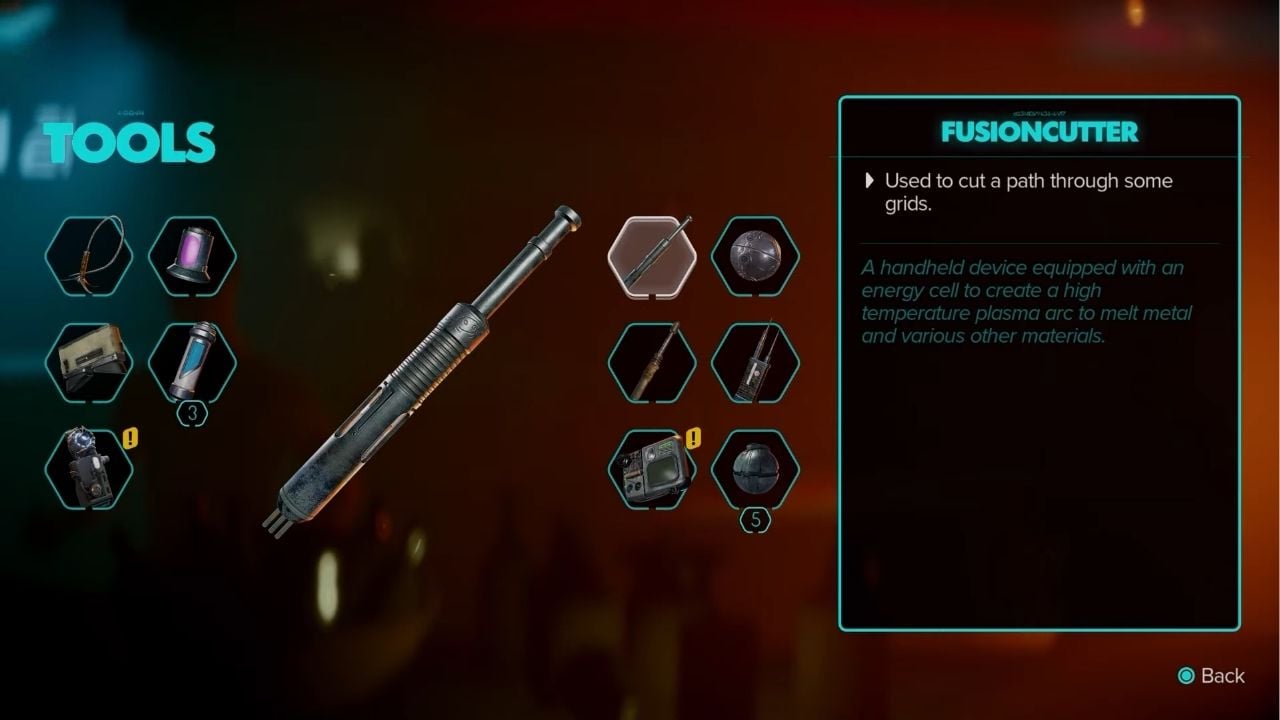
Task: Open the new handheld device with glowing orb
Action: pos(89,469)
